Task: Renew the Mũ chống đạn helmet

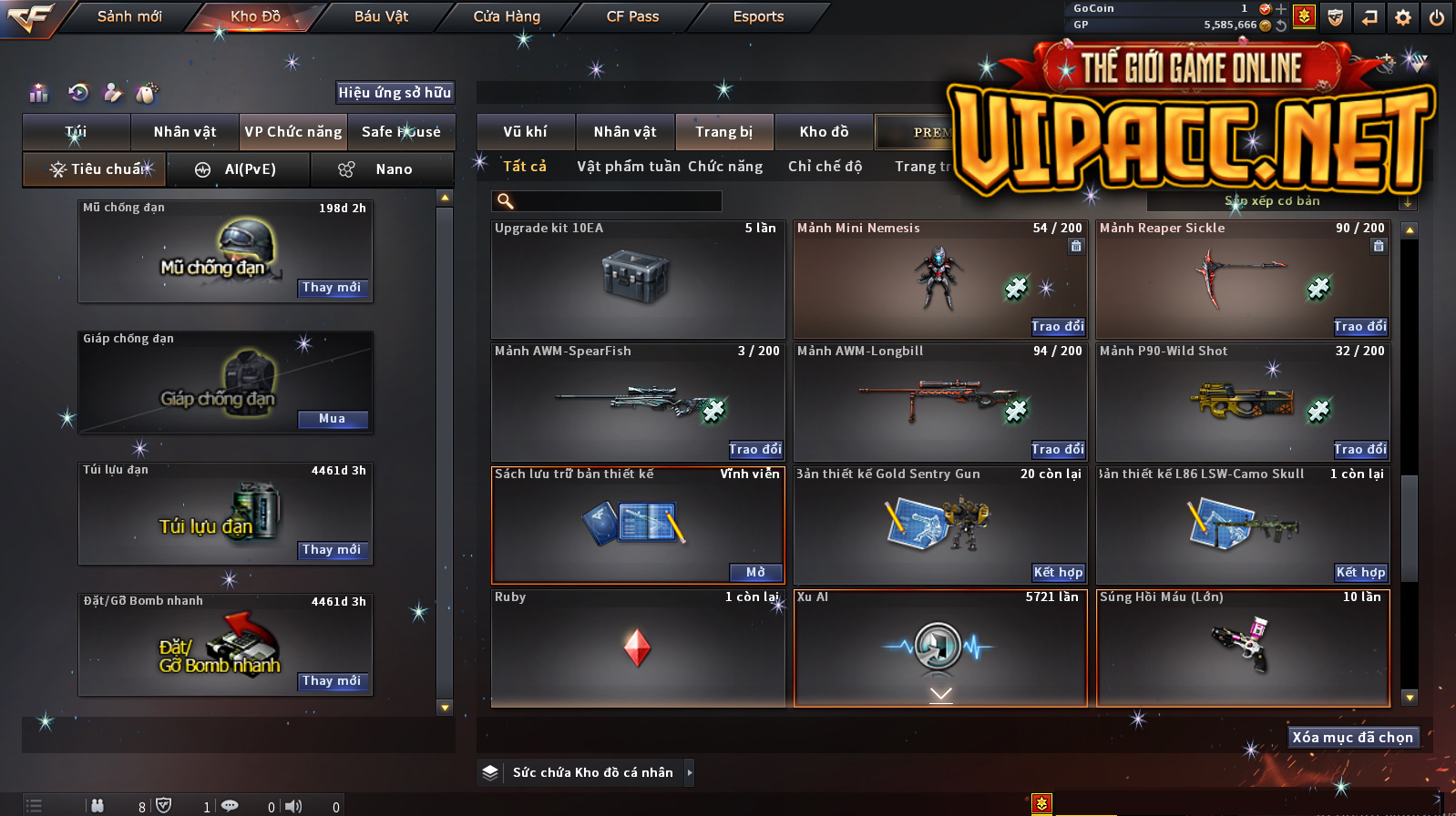Action: 332,288
